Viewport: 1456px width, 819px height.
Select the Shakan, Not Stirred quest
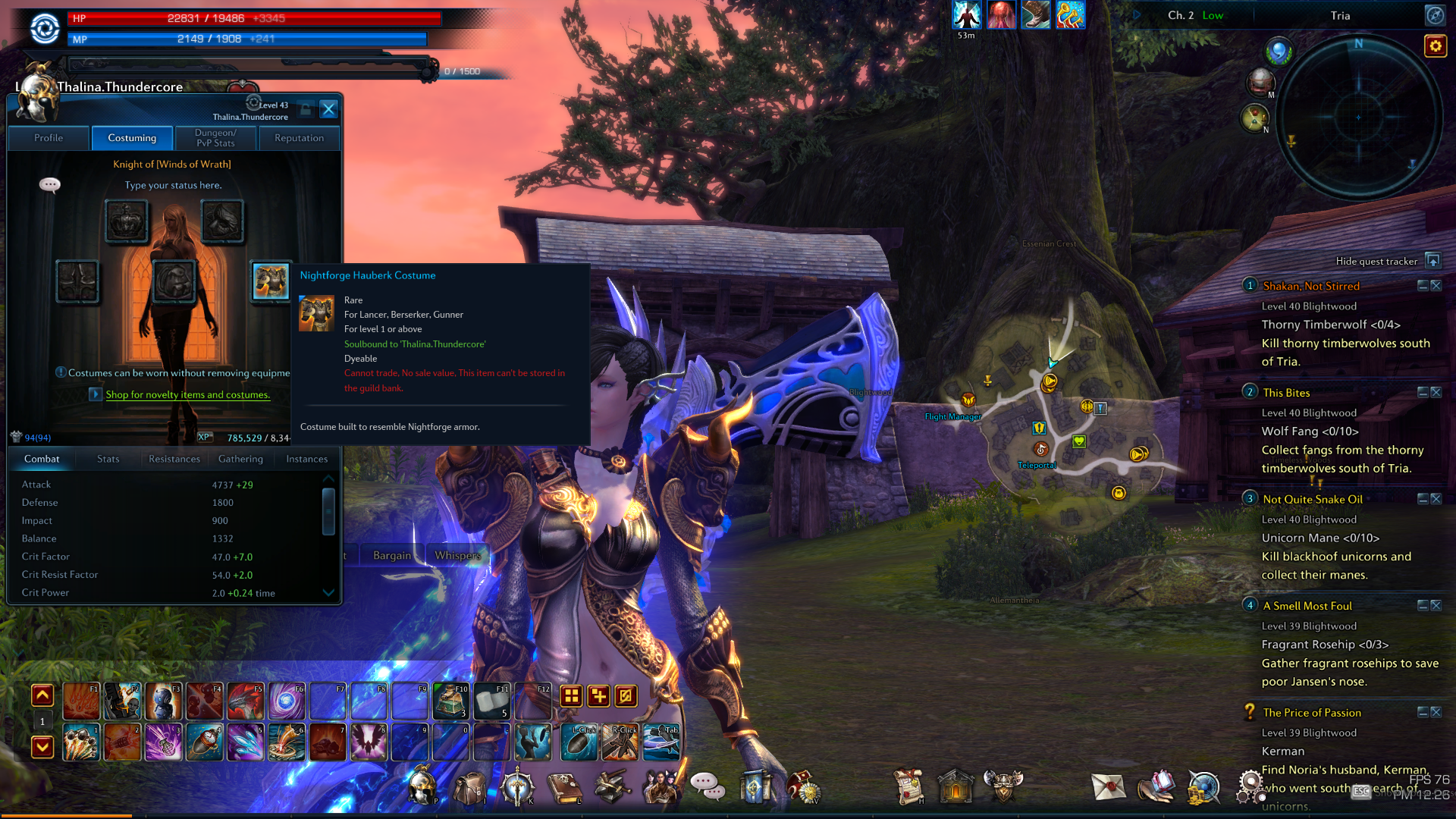(x=1310, y=286)
